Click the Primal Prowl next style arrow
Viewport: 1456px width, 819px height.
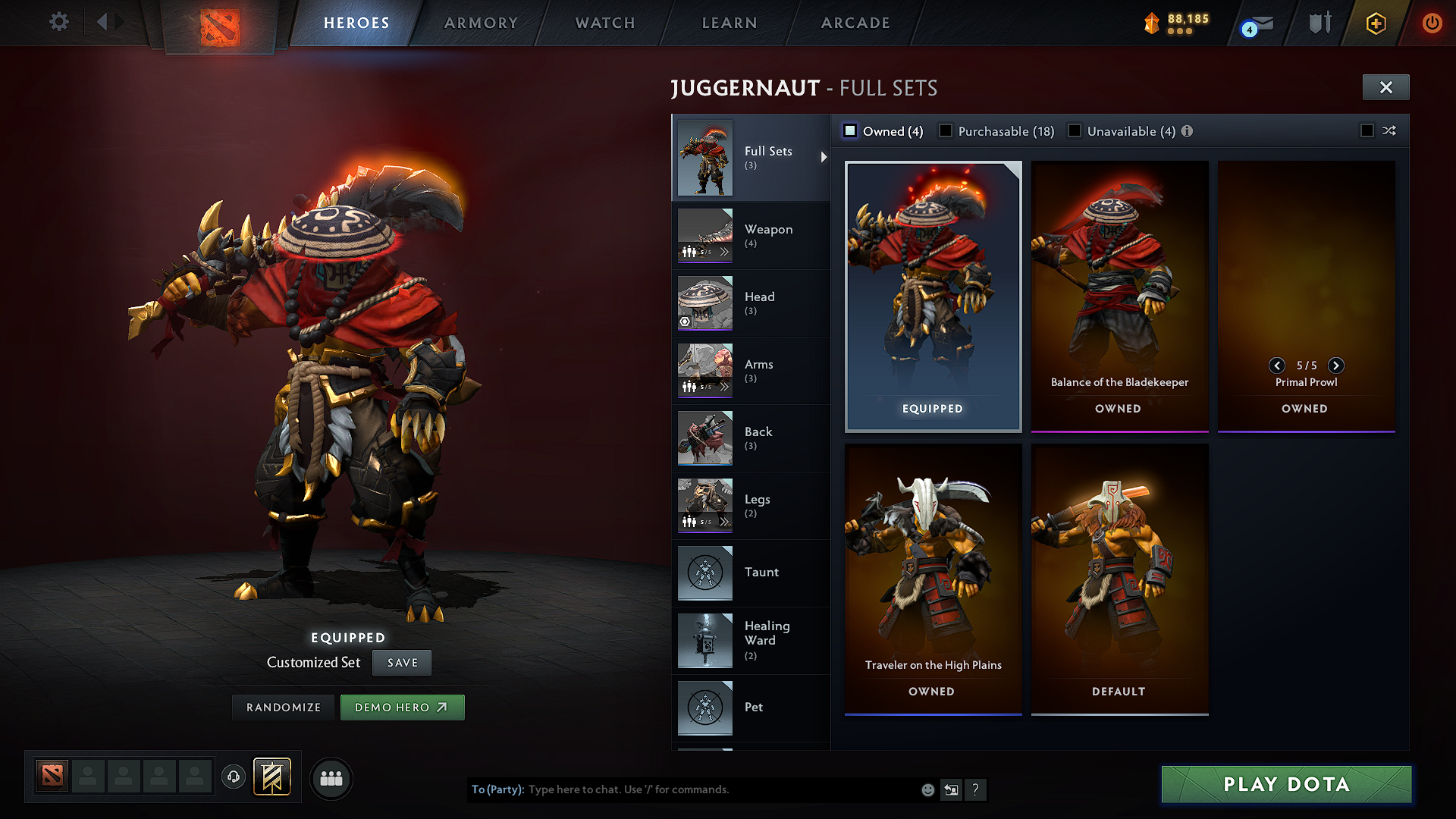pyautogui.click(x=1335, y=366)
